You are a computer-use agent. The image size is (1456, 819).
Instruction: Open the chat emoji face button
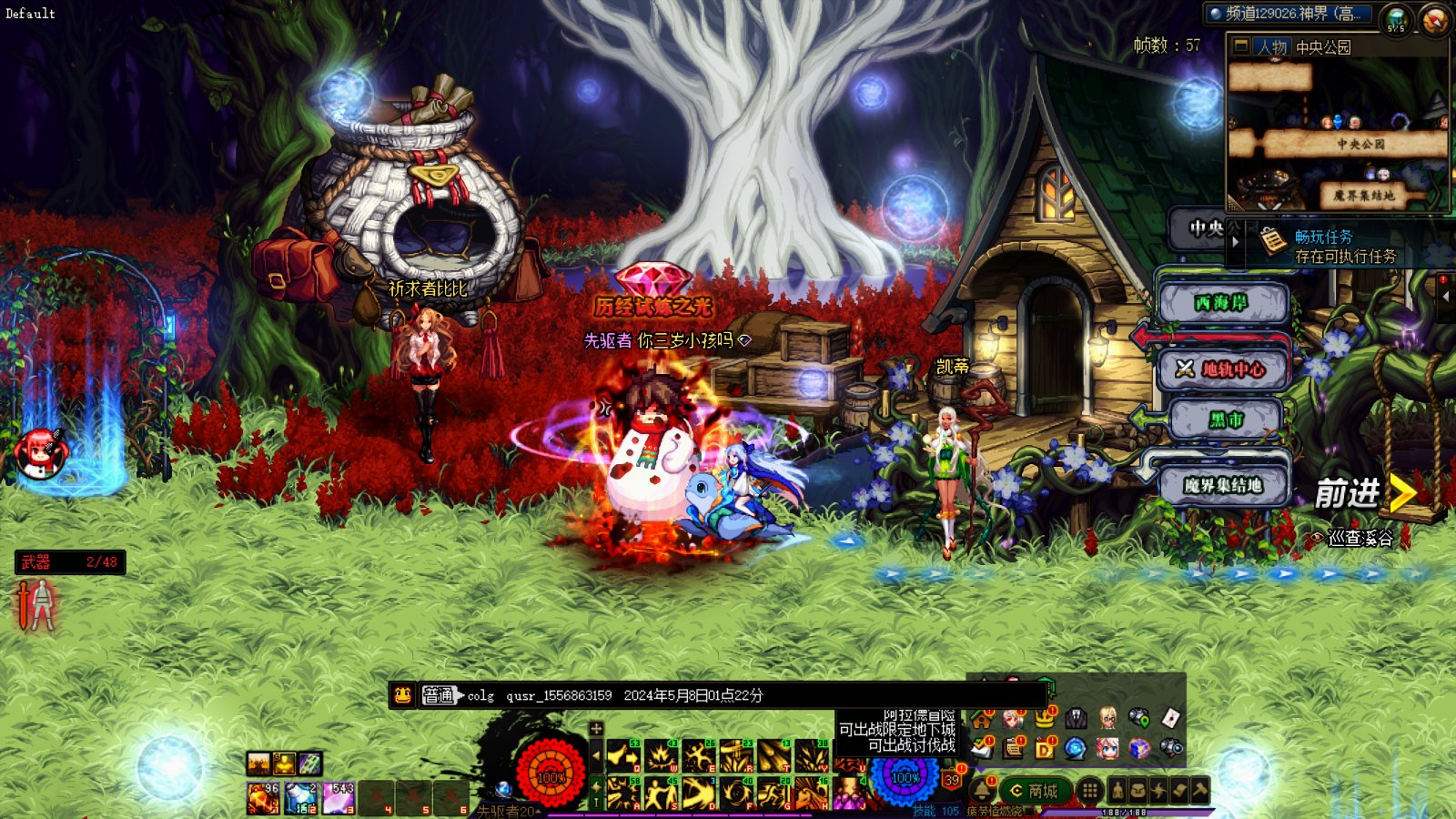point(403,695)
